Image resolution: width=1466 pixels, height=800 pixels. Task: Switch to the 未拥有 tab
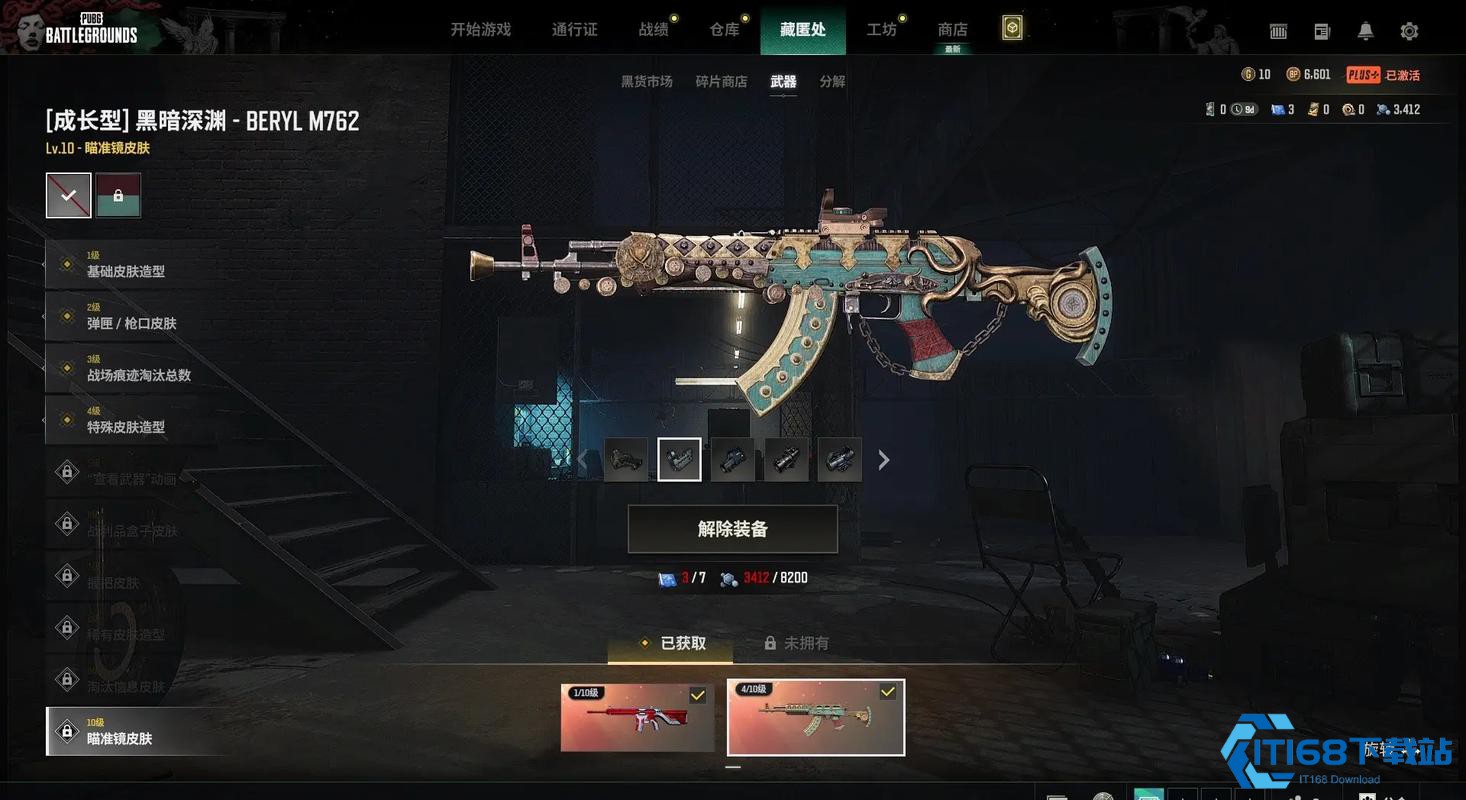coord(797,643)
